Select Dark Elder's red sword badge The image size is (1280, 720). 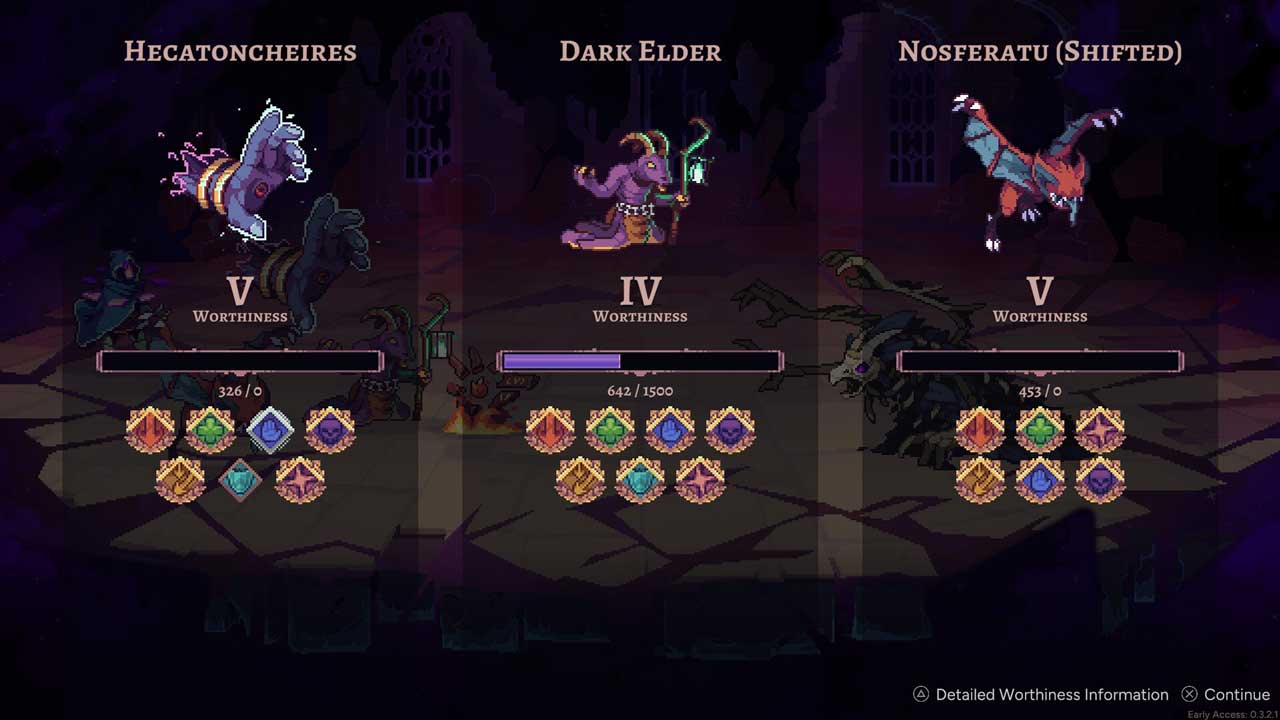pyautogui.click(x=550, y=430)
